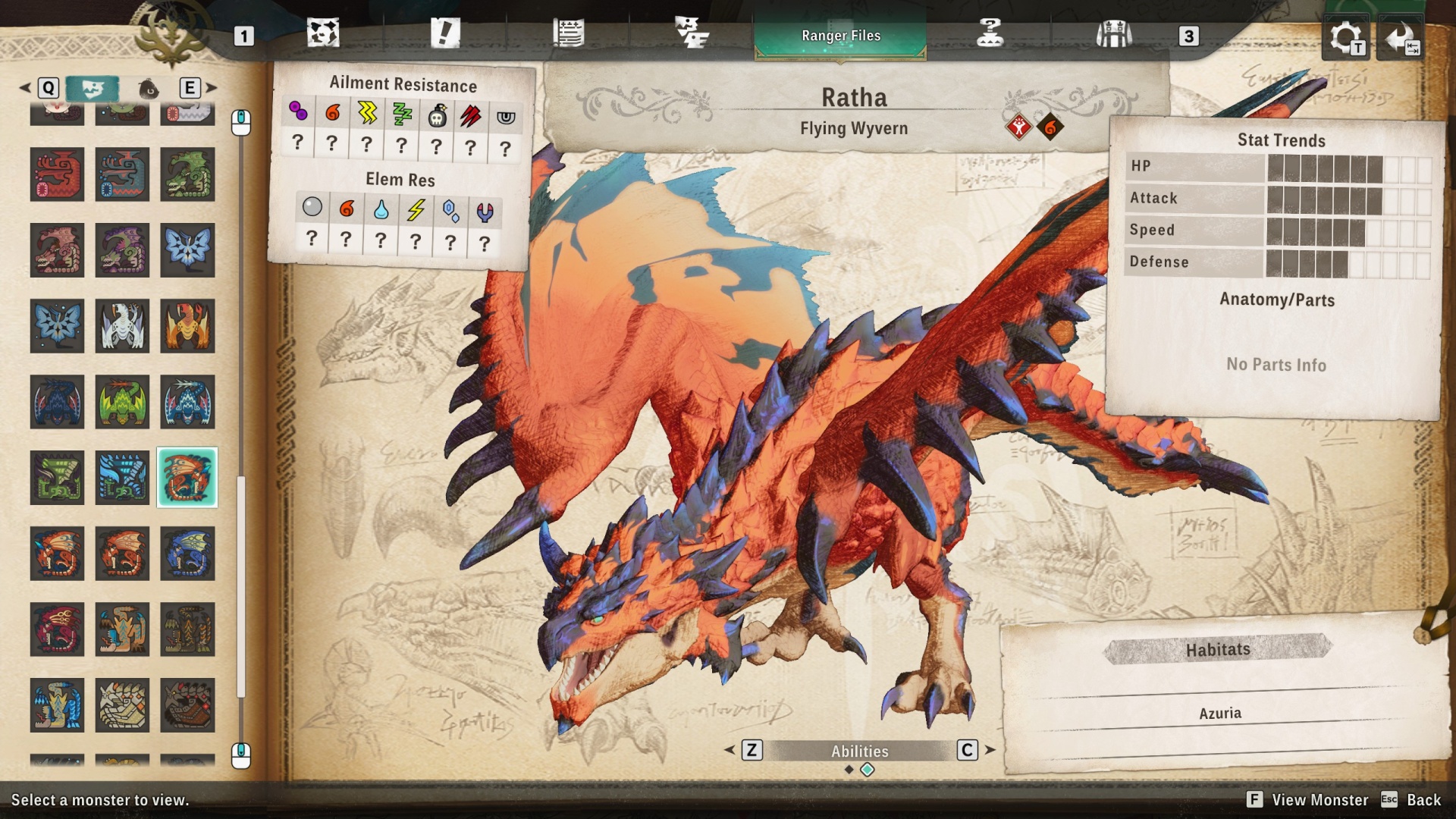Viewport: 1456px width, 819px height.
Task: Open the quest exclamation icon on top bar
Action: click(x=447, y=32)
